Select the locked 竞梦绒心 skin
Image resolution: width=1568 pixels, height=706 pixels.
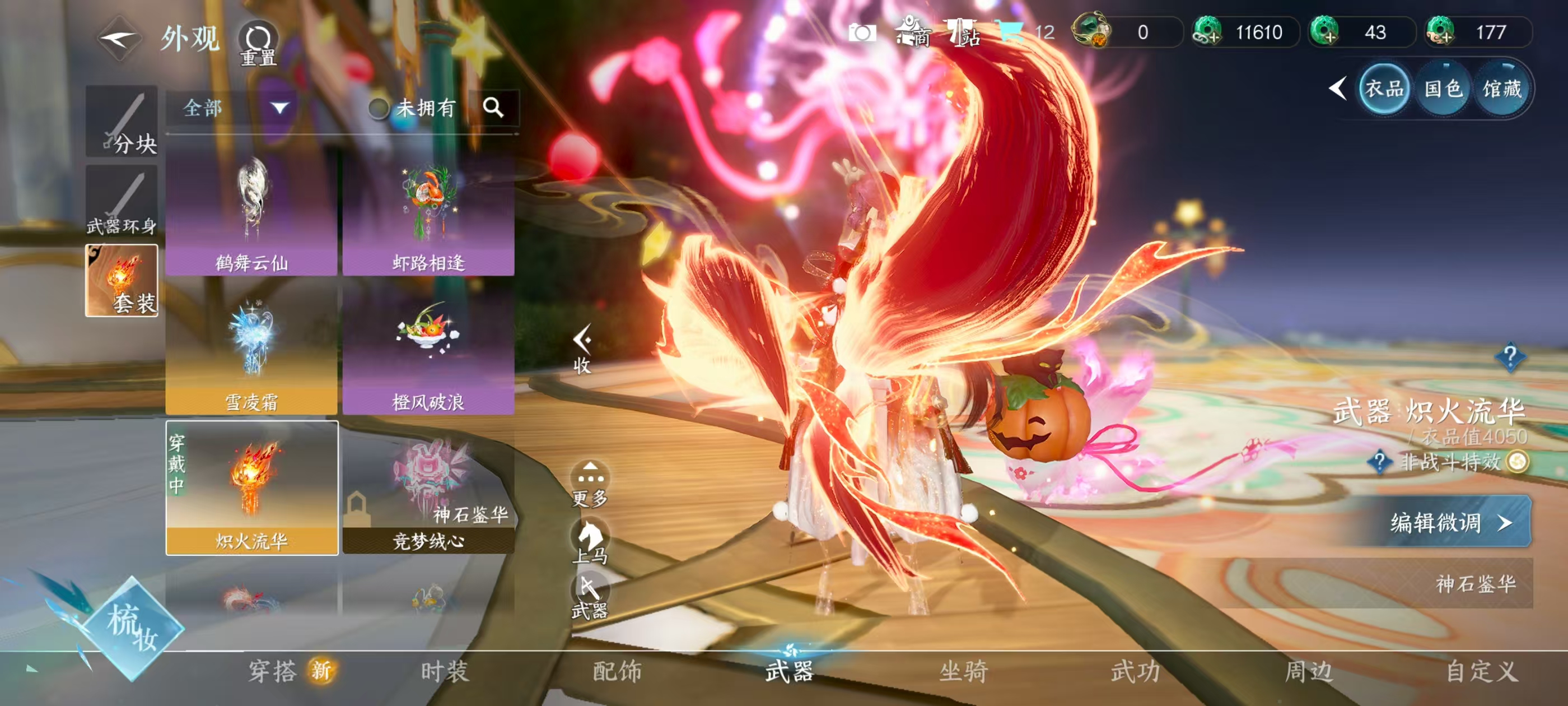point(428,490)
